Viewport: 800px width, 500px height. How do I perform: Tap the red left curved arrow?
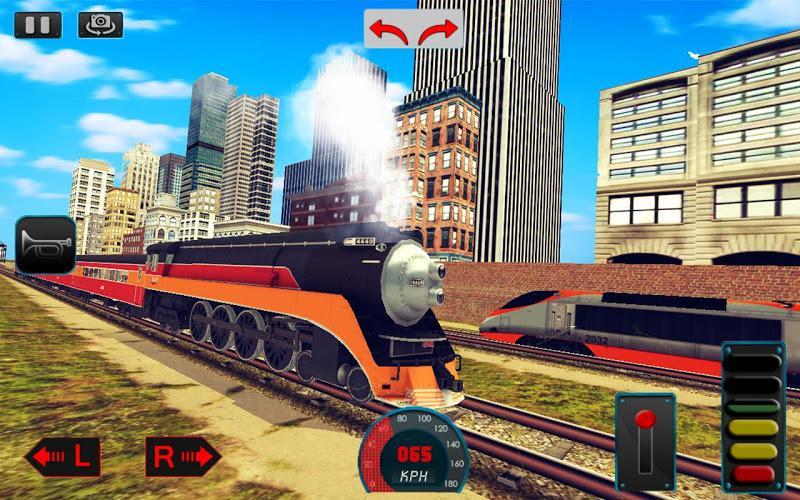click(389, 30)
